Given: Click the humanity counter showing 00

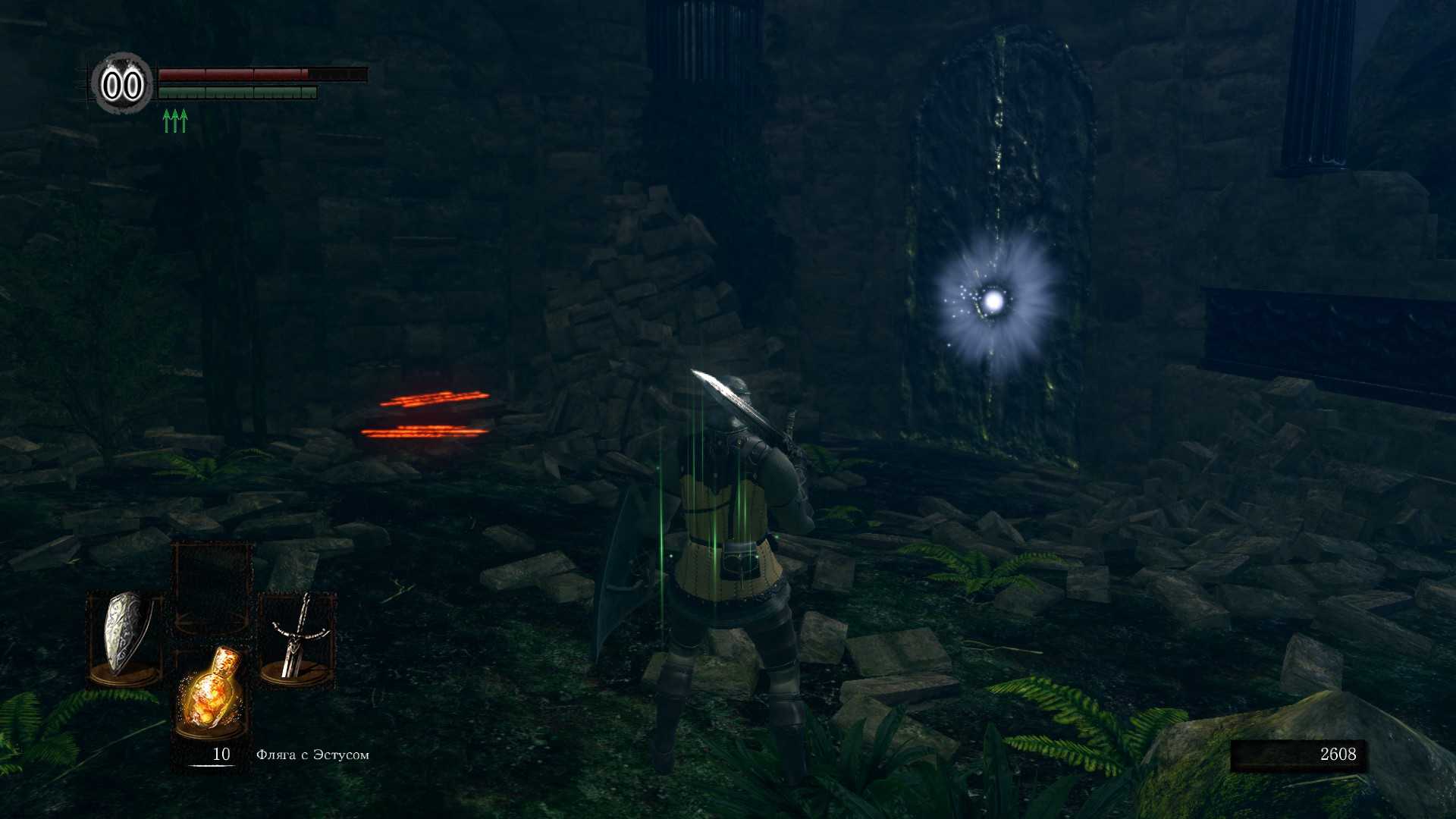Looking at the screenshot, I should [x=122, y=84].
